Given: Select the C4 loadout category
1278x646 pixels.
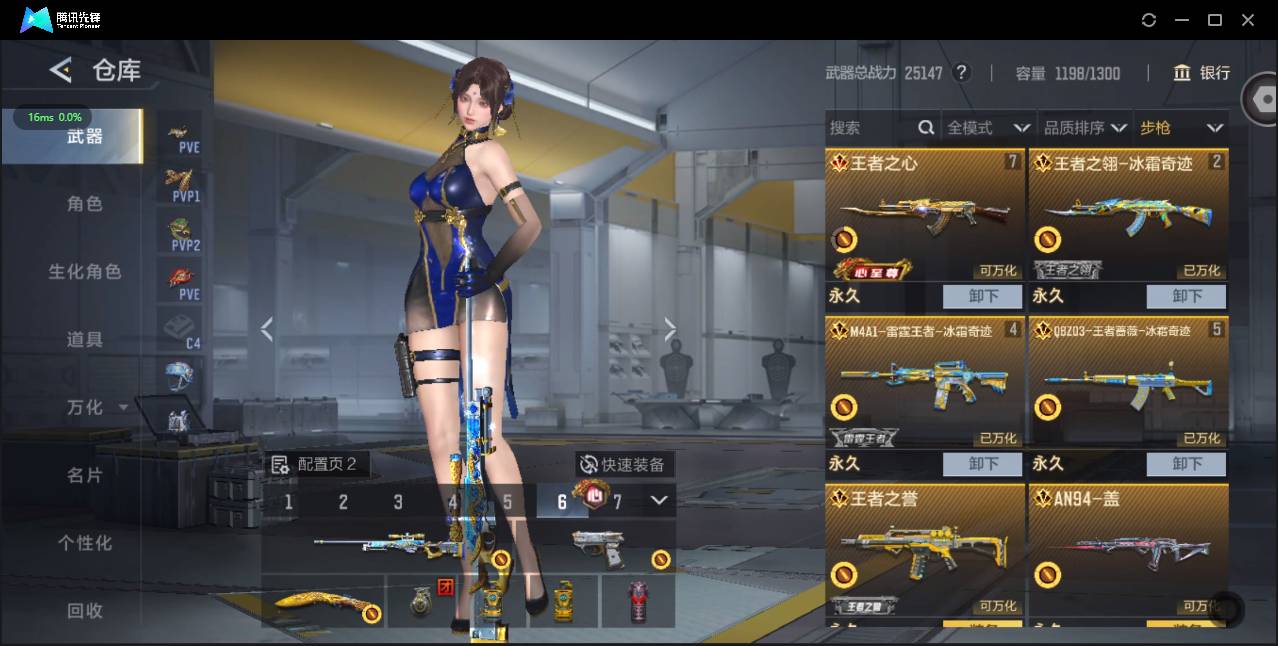Looking at the screenshot, I should point(180,330).
